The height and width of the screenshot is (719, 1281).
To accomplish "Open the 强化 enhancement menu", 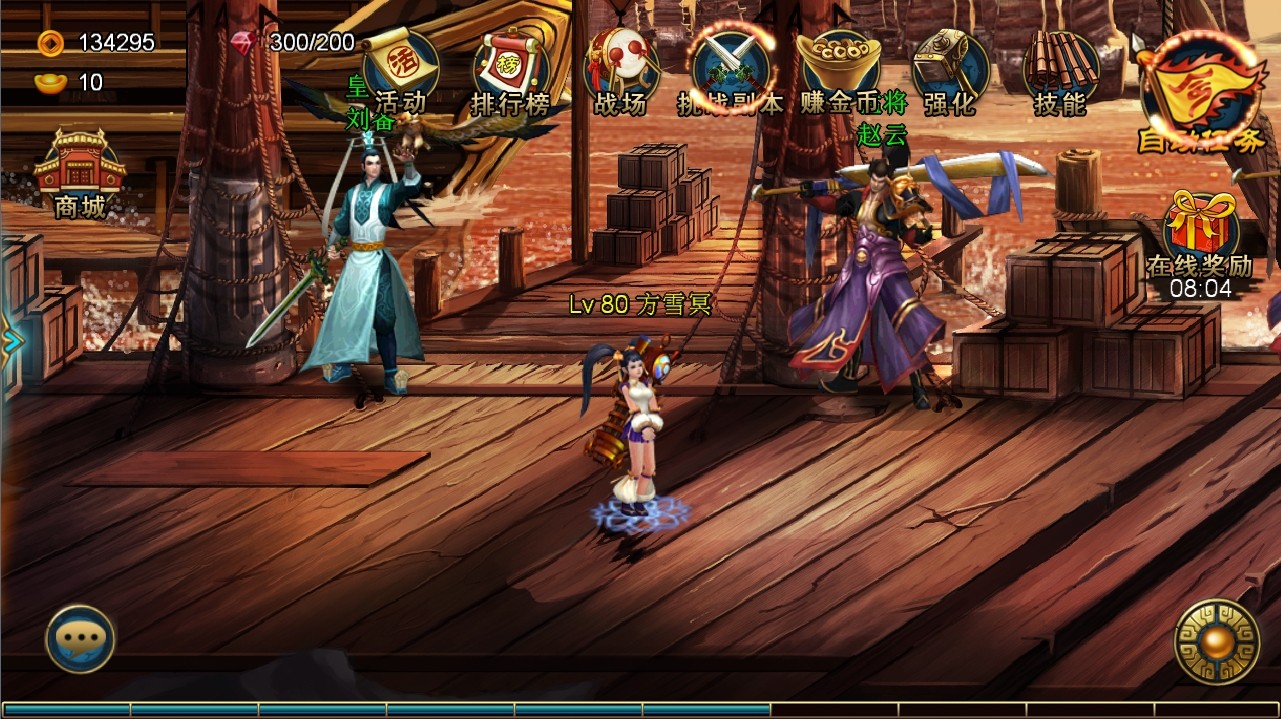I will 949,72.
